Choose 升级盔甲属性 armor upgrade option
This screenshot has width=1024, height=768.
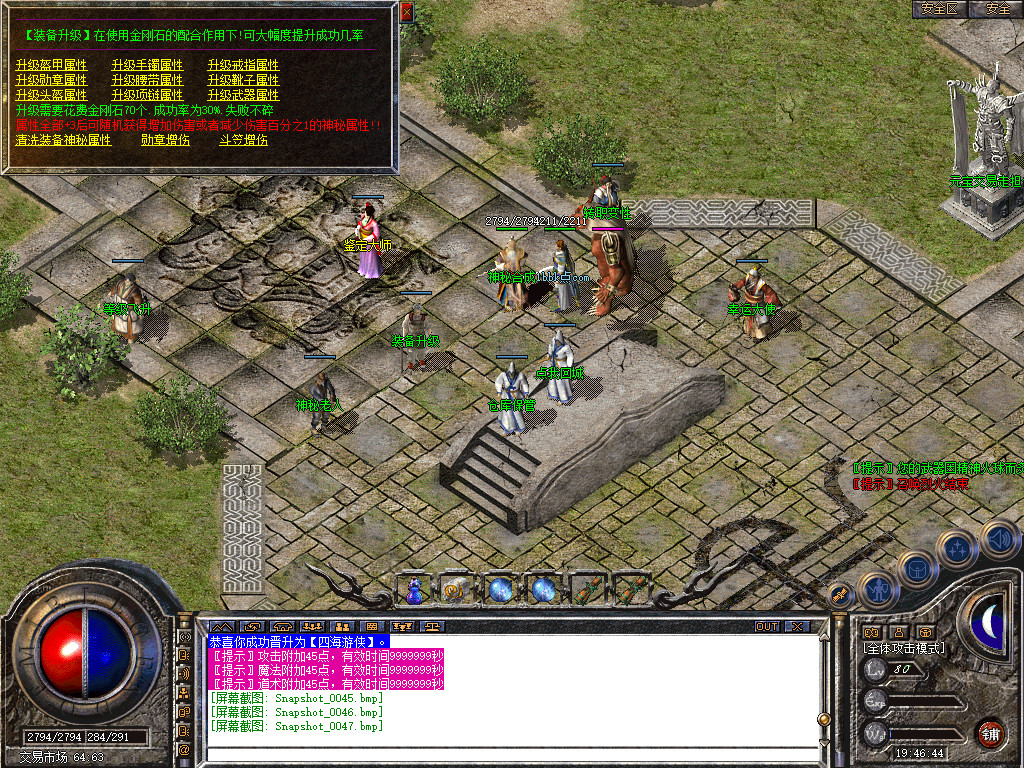point(51,65)
